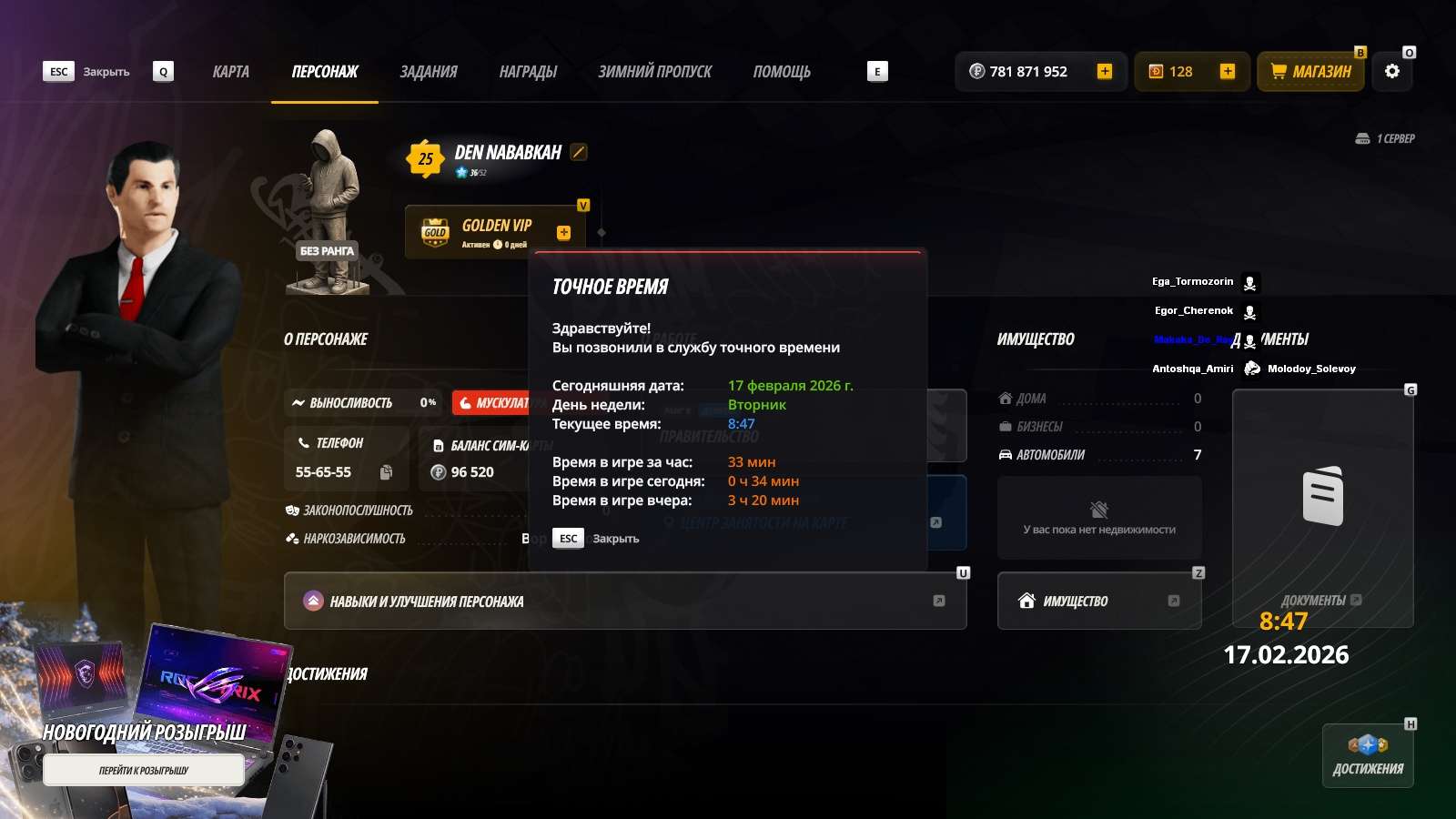This screenshot has height=819, width=1456.
Task: Add money with the plus next to 781 871 952
Action: [x=1104, y=71]
